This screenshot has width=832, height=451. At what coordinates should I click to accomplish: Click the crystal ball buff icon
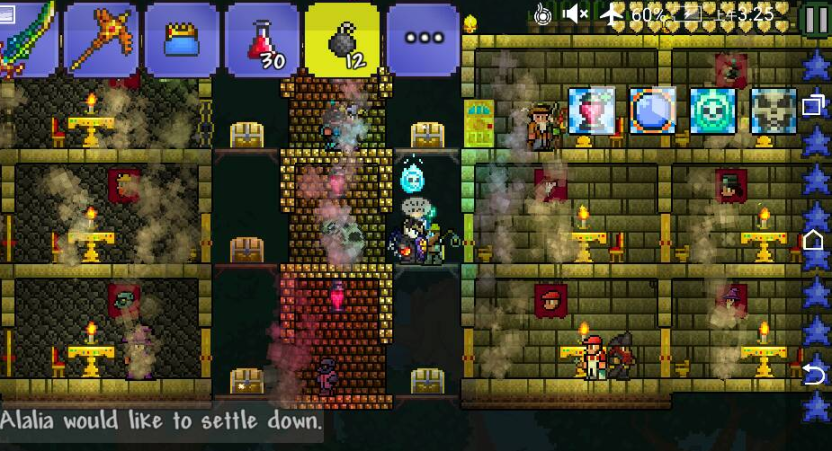(x=652, y=110)
